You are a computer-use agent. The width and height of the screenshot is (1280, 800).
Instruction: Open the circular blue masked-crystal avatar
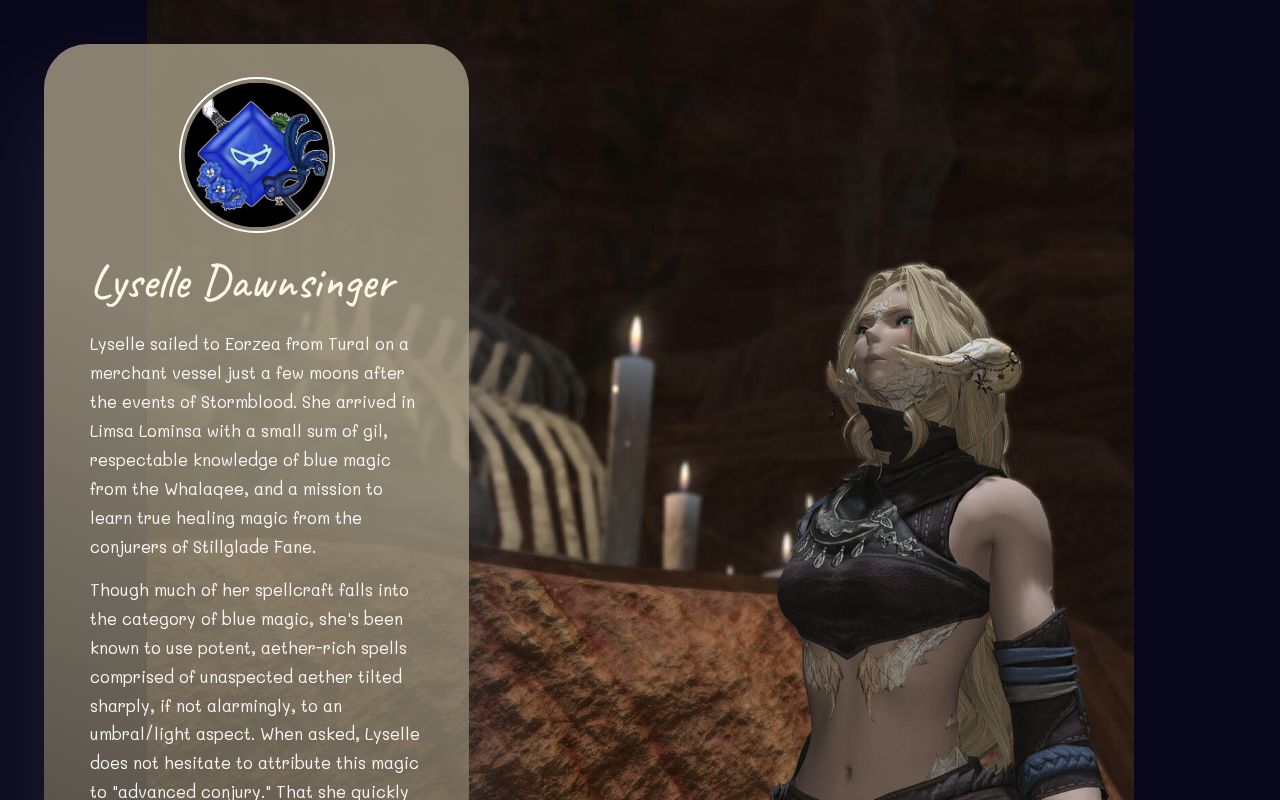[x=257, y=155]
